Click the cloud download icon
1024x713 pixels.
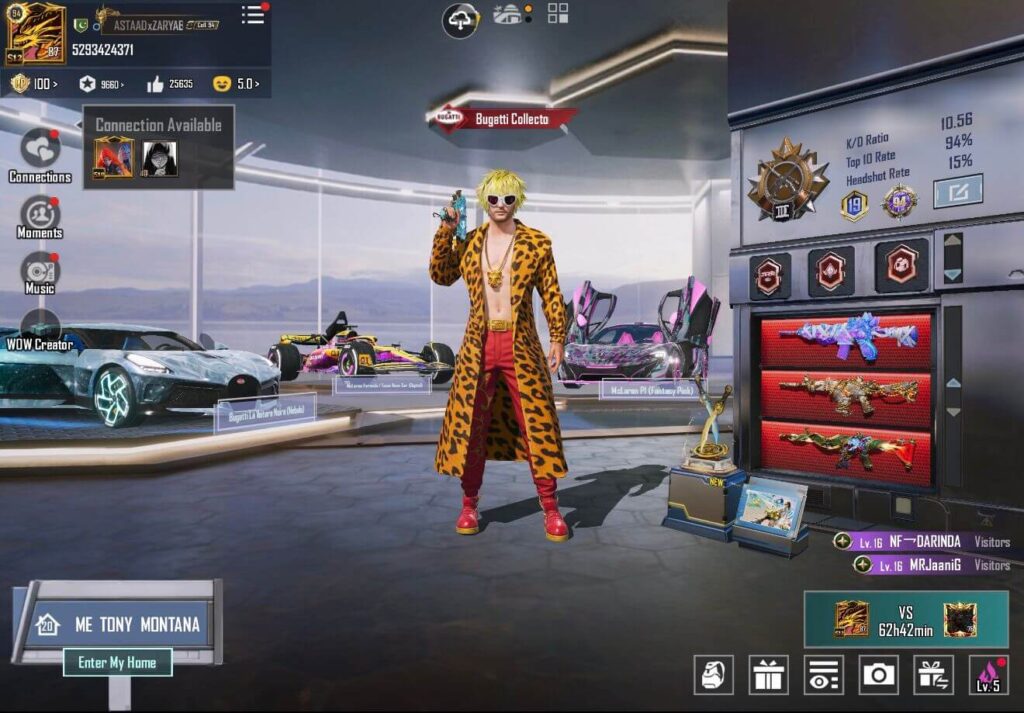(x=461, y=19)
